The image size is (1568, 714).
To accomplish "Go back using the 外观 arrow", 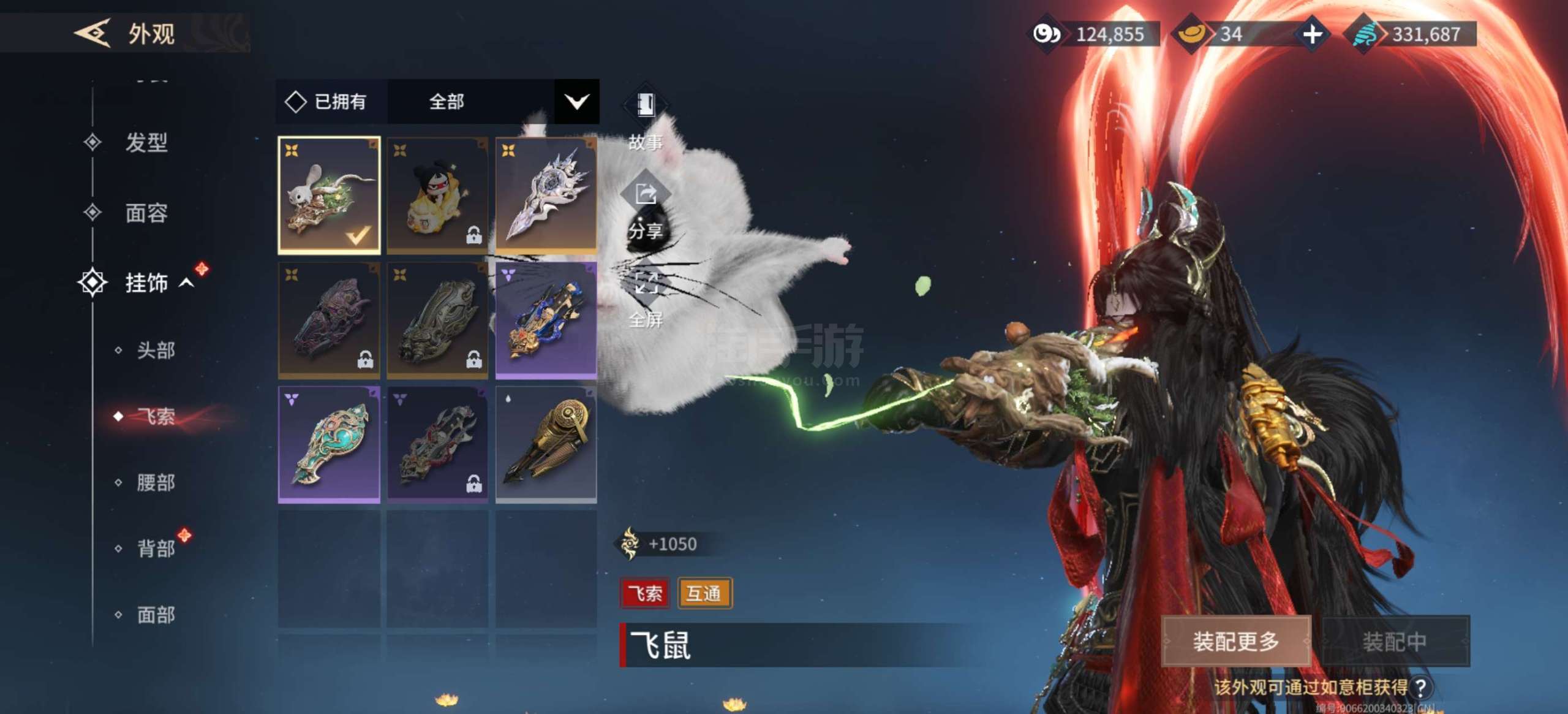I will [x=93, y=33].
